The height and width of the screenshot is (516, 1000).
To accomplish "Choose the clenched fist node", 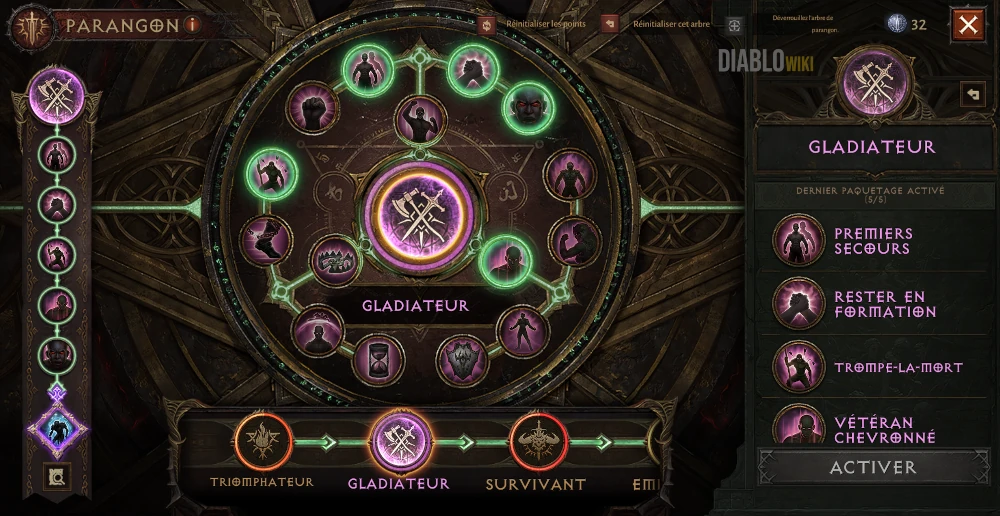I will coord(313,107).
